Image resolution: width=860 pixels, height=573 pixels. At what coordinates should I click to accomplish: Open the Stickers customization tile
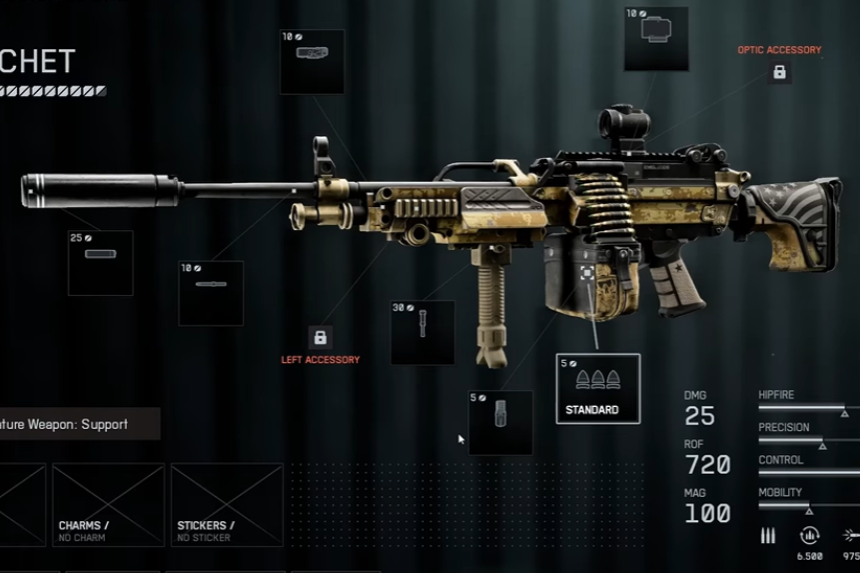click(x=226, y=504)
